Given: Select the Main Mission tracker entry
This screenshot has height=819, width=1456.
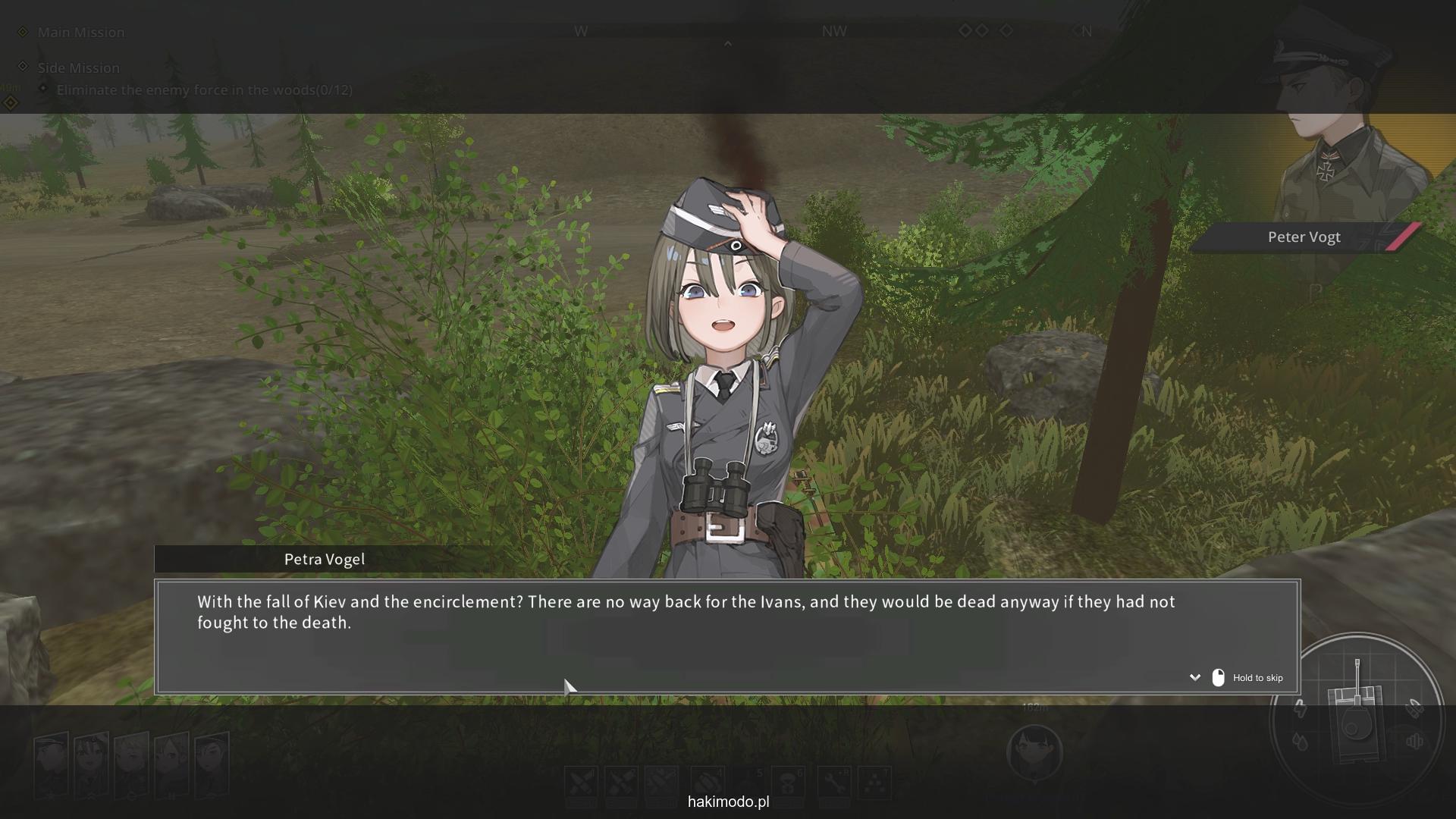Looking at the screenshot, I should [80, 32].
